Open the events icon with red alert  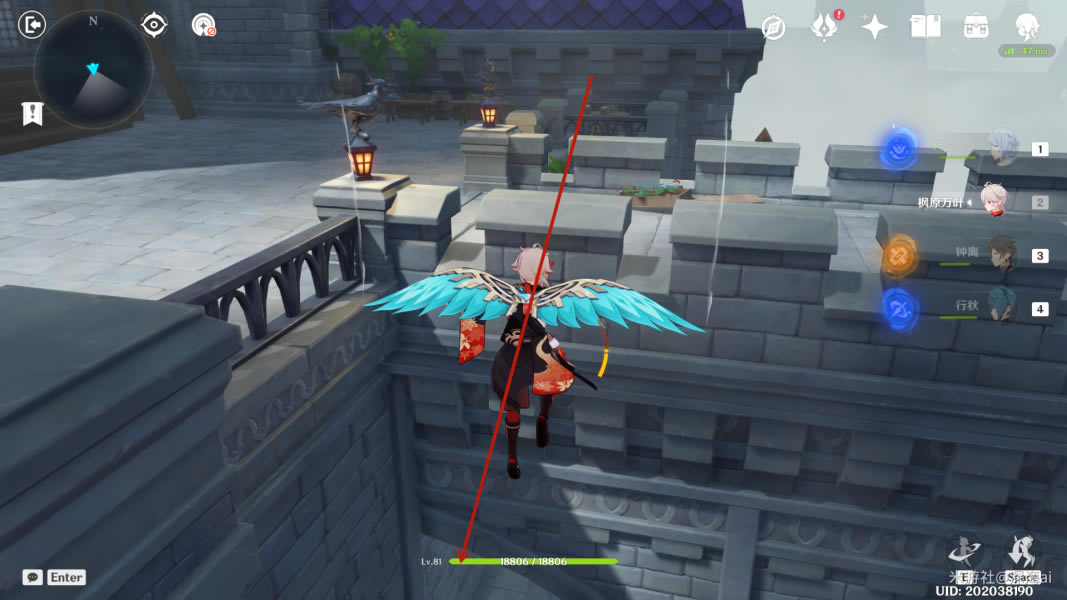pyautogui.click(x=824, y=27)
